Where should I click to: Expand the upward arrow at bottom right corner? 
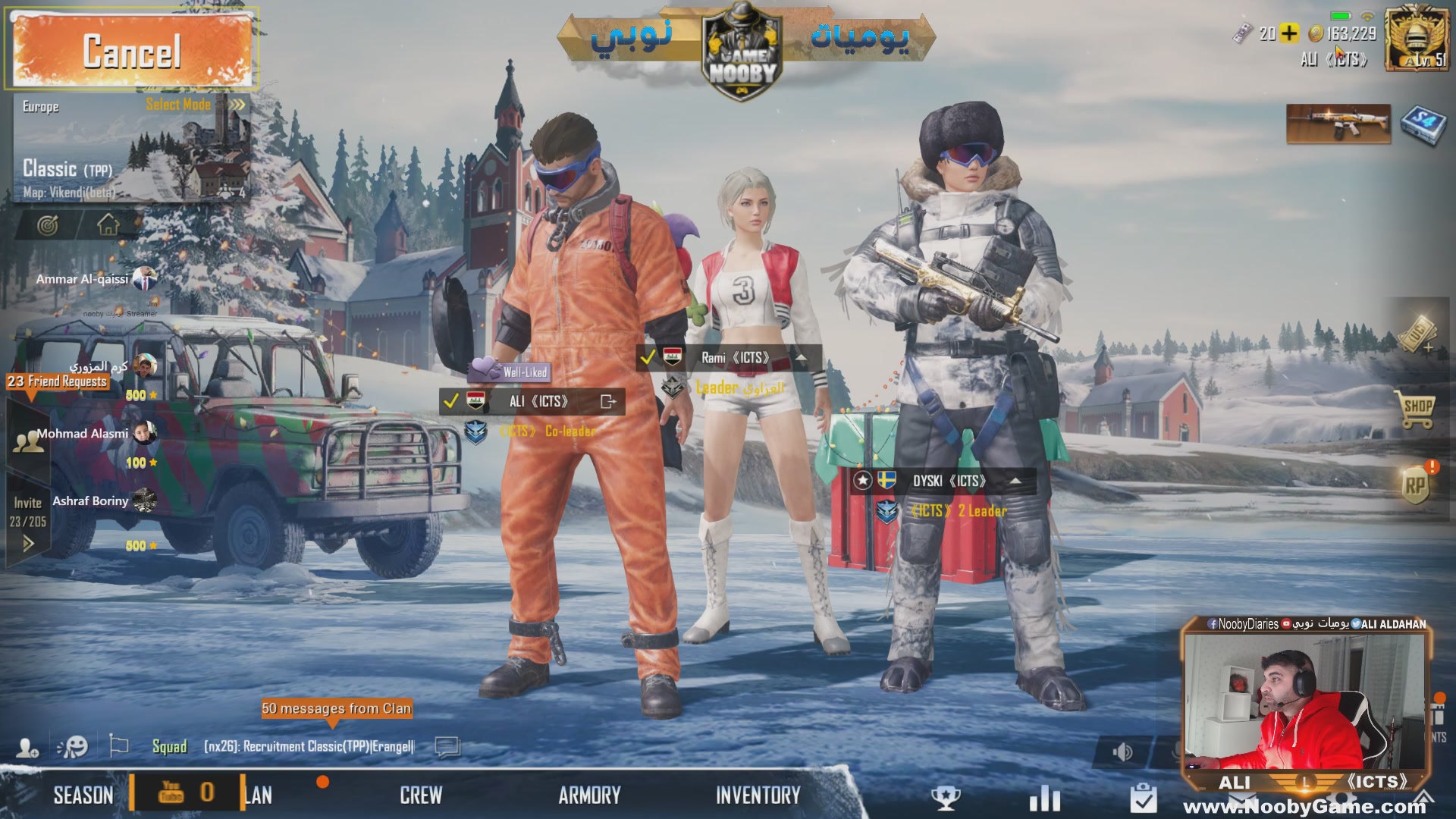(1424, 797)
